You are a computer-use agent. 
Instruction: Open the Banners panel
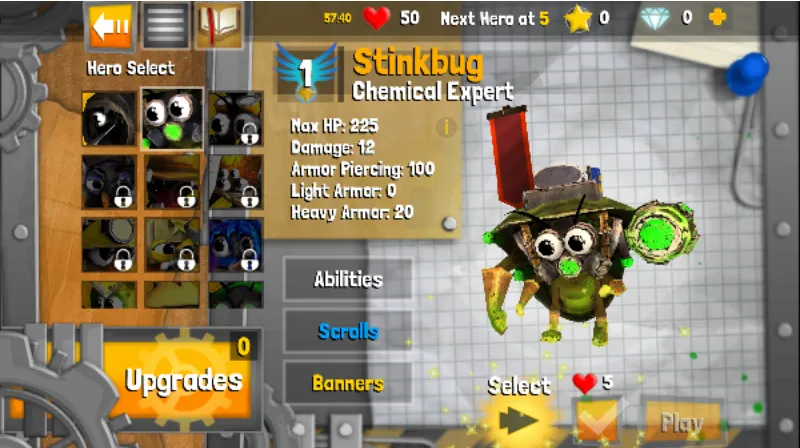(x=348, y=383)
